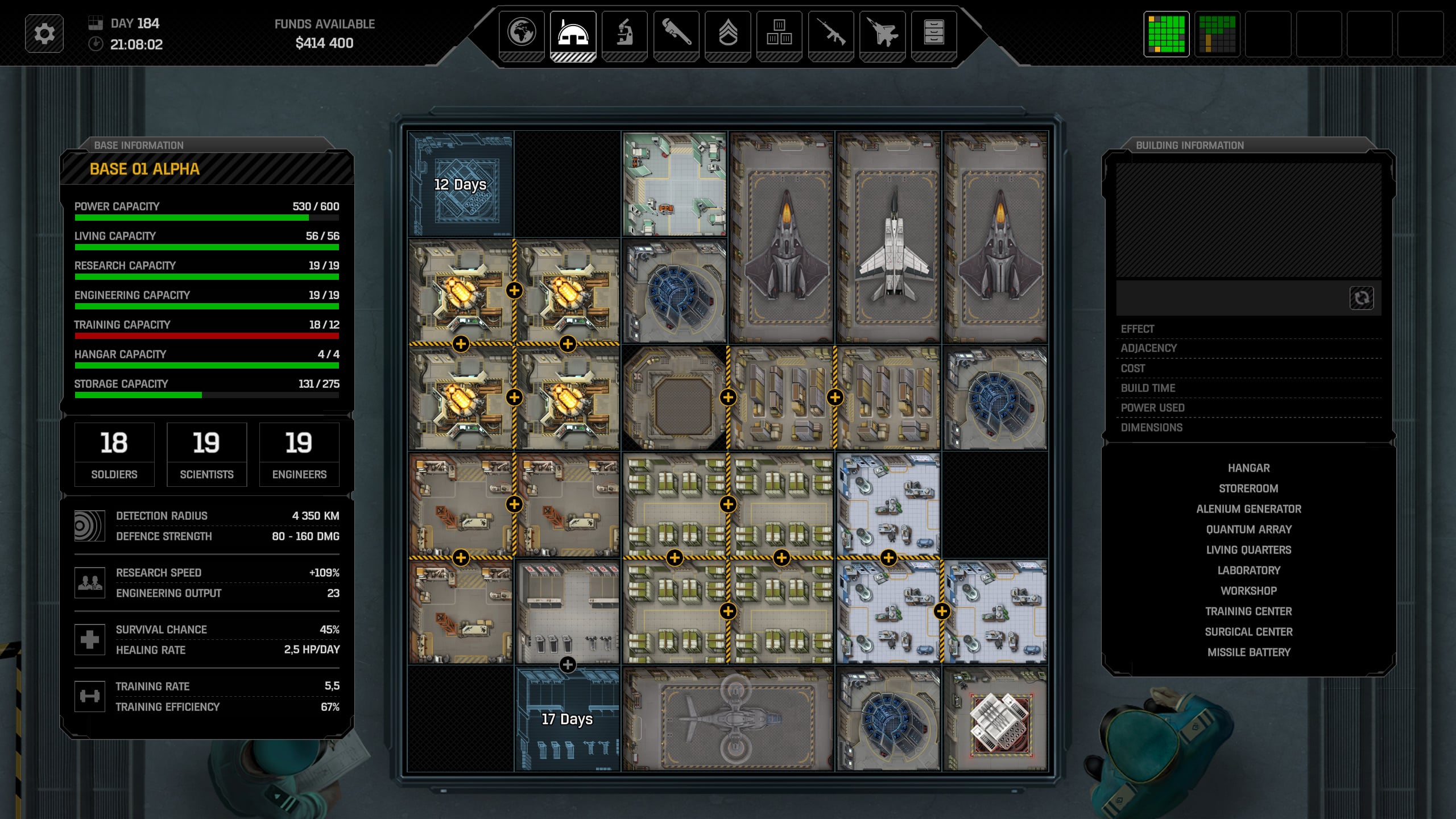The width and height of the screenshot is (1456, 819).
Task: Select the first base minimap thumbnail
Action: click(x=1166, y=34)
